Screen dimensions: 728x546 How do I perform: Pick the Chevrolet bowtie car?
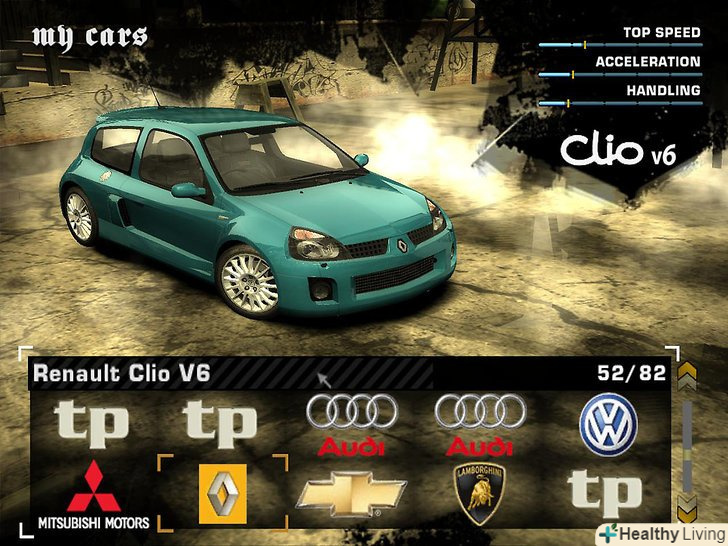pyautogui.click(x=352, y=493)
